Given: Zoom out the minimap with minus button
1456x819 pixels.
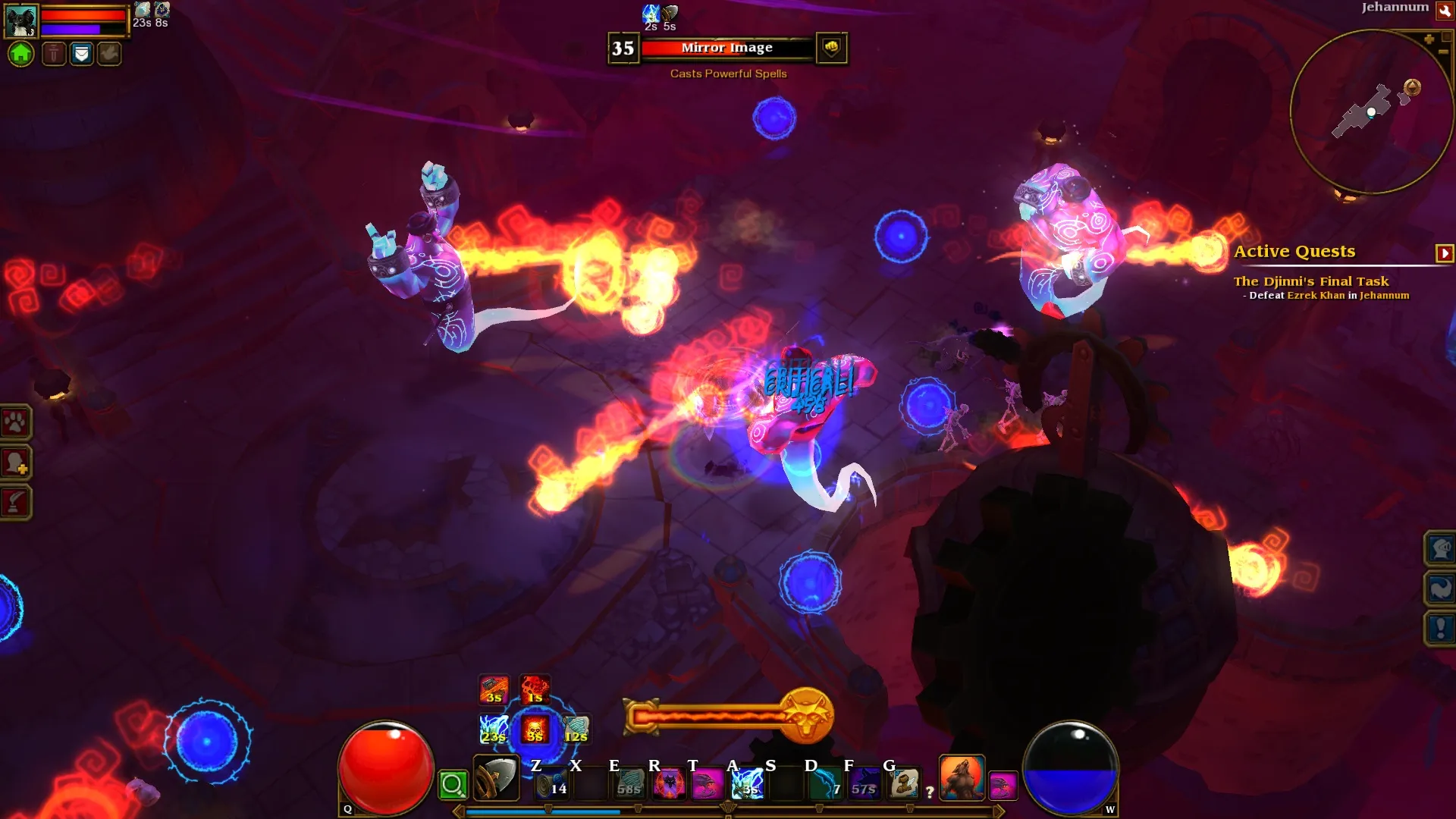Looking at the screenshot, I should tap(1442, 52).
